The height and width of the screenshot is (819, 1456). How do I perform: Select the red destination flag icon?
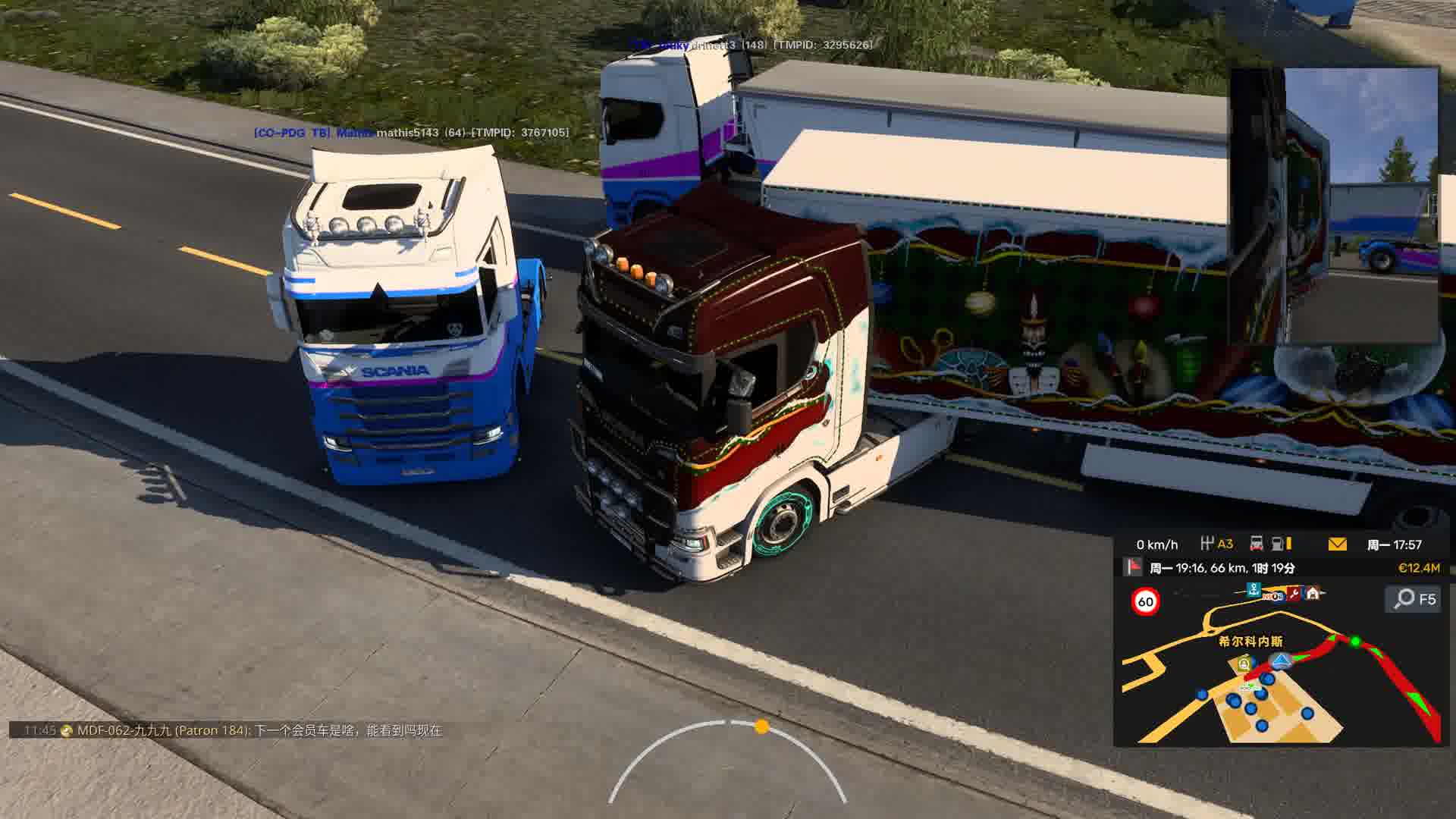click(1134, 567)
